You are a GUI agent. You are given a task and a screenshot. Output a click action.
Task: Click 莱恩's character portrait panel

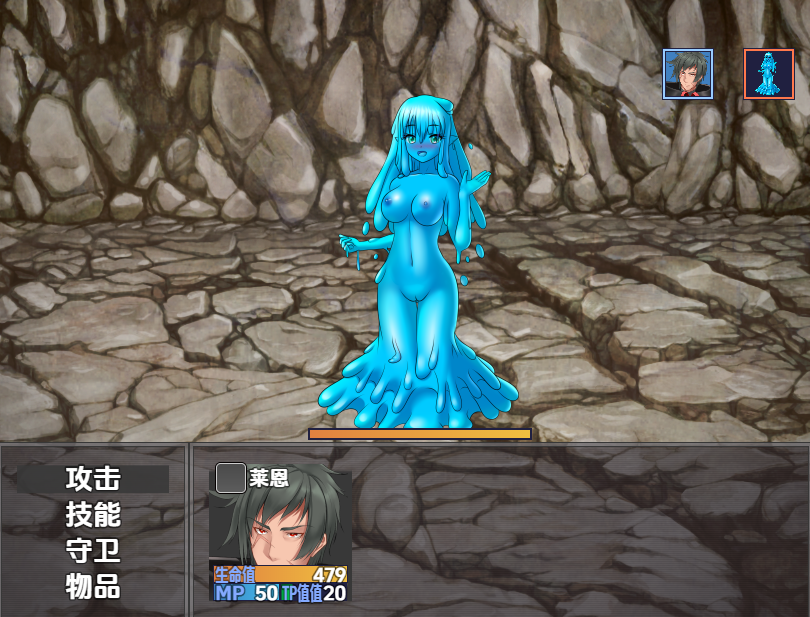(x=280, y=530)
